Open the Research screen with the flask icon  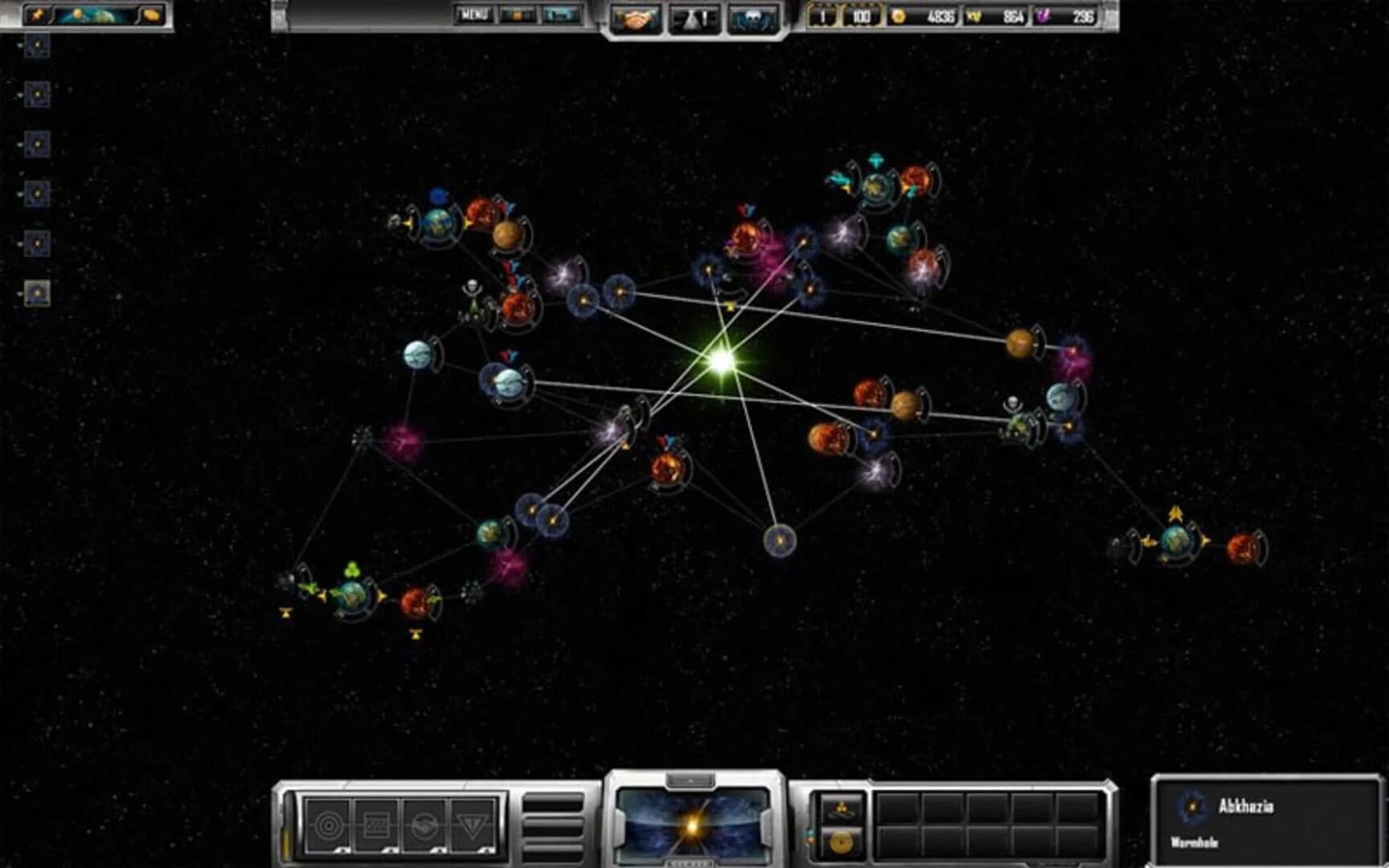(x=696, y=17)
